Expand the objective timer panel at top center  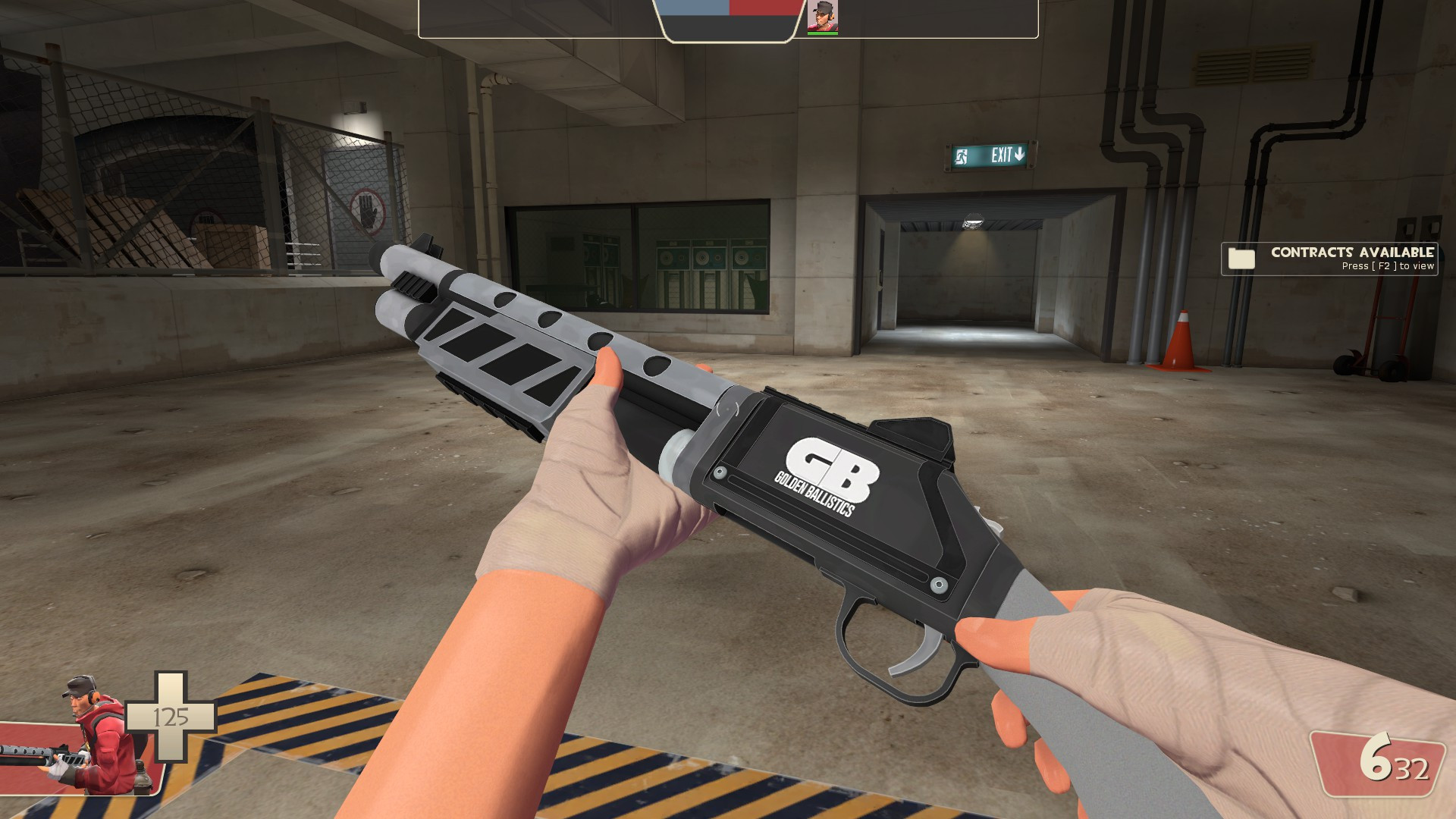730,27
